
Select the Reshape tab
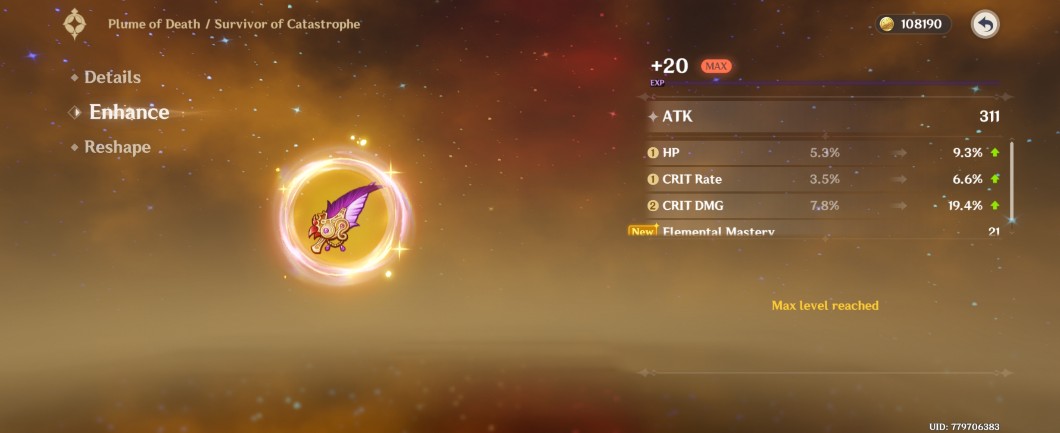(x=116, y=147)
